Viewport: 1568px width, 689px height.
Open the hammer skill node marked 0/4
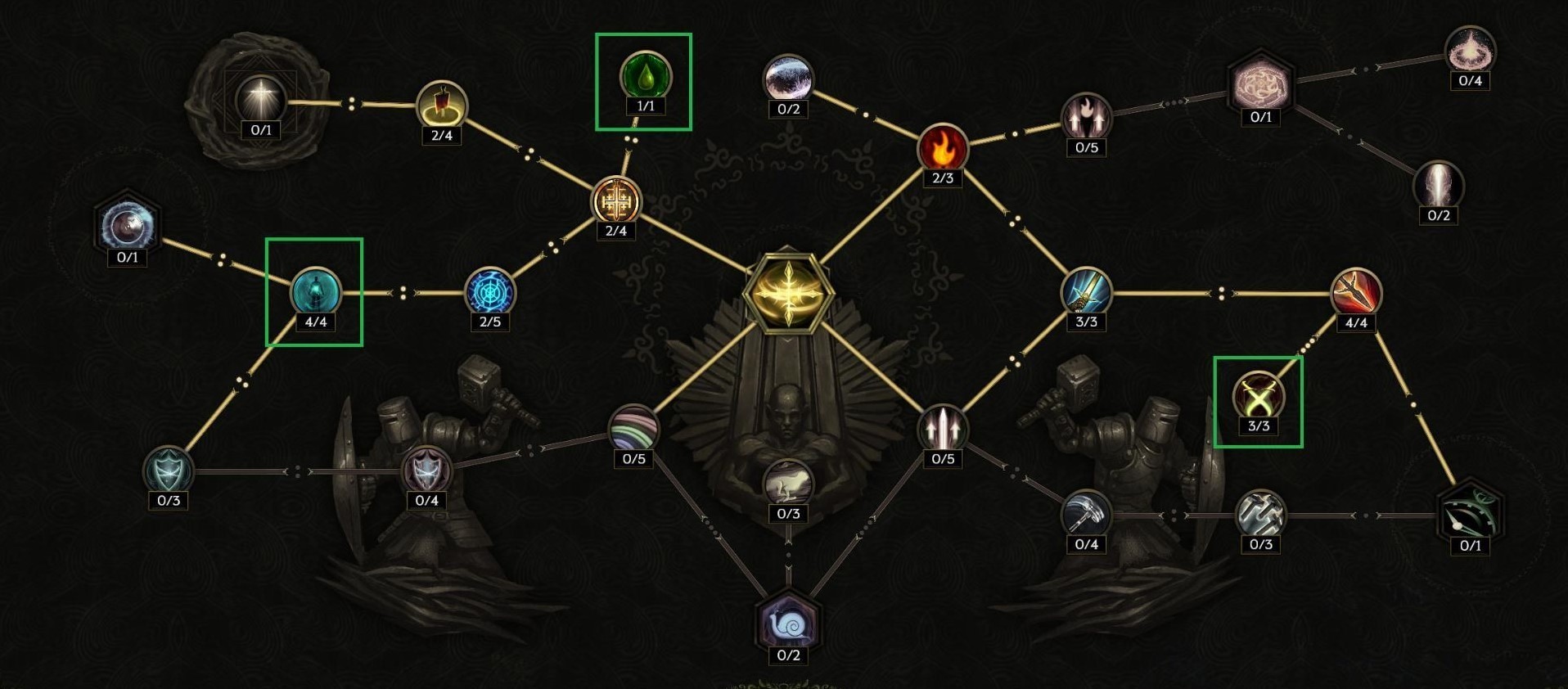[x=1085, y=511]
